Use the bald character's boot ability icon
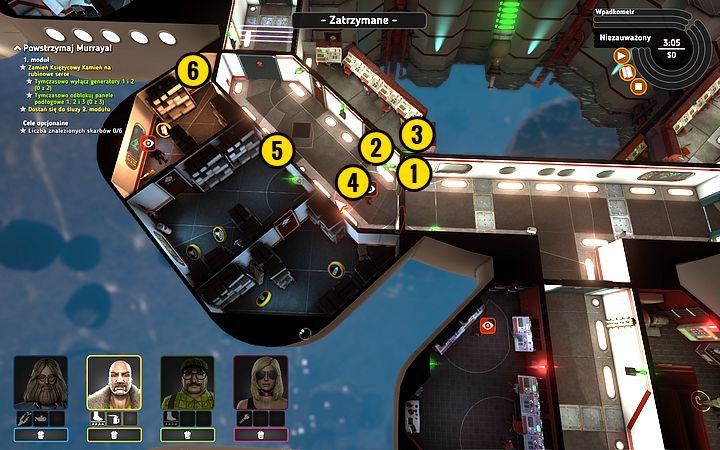Screen dimensions: 720x450 98,418
